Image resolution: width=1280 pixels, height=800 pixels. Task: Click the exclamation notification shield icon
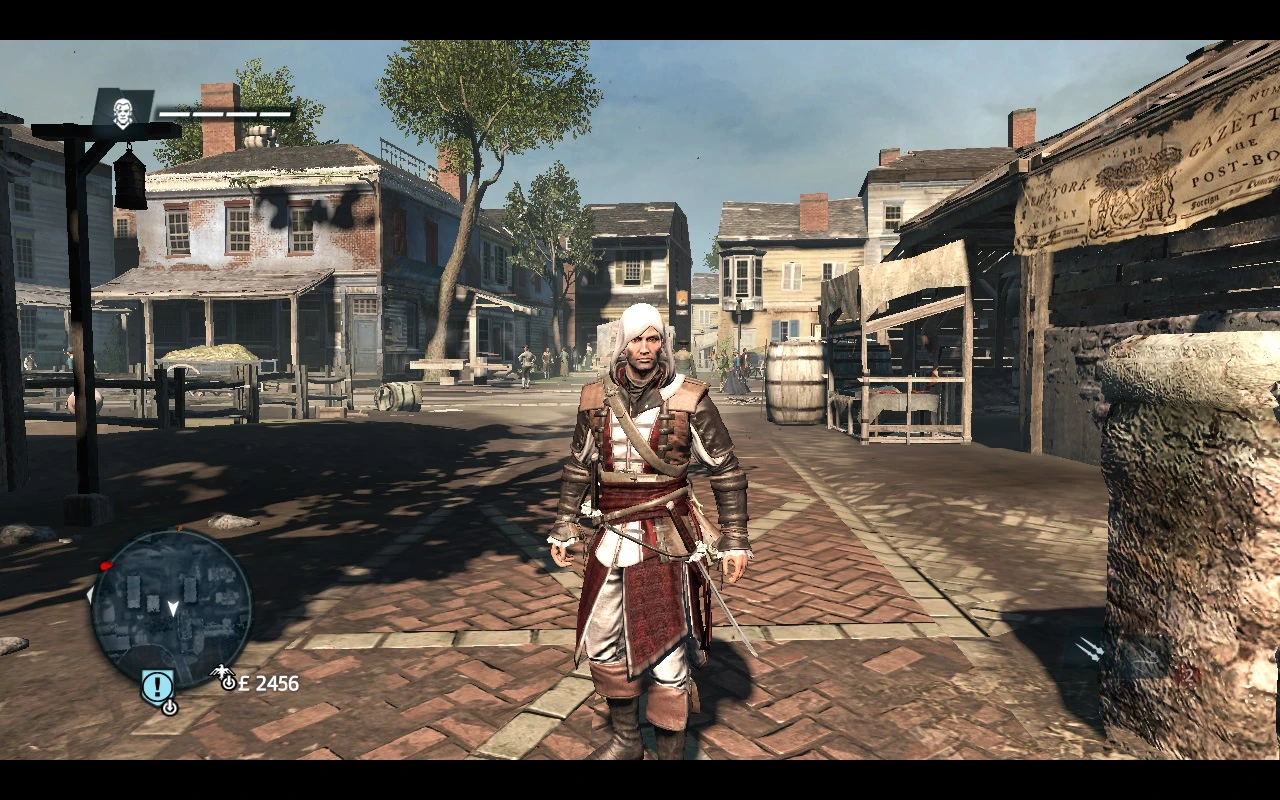coord(157,685)
